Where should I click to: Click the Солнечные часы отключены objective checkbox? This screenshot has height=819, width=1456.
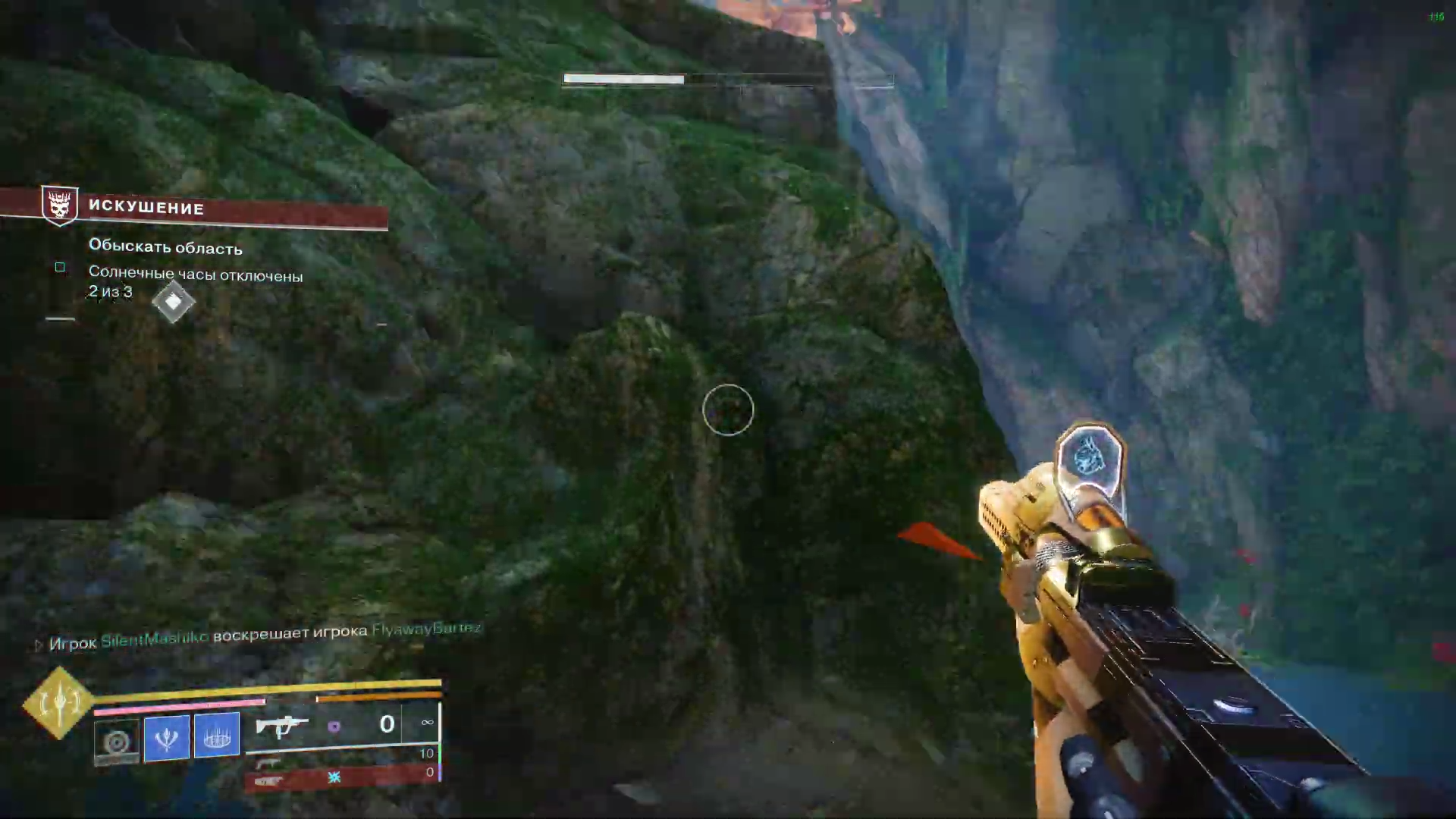[60, 267]
